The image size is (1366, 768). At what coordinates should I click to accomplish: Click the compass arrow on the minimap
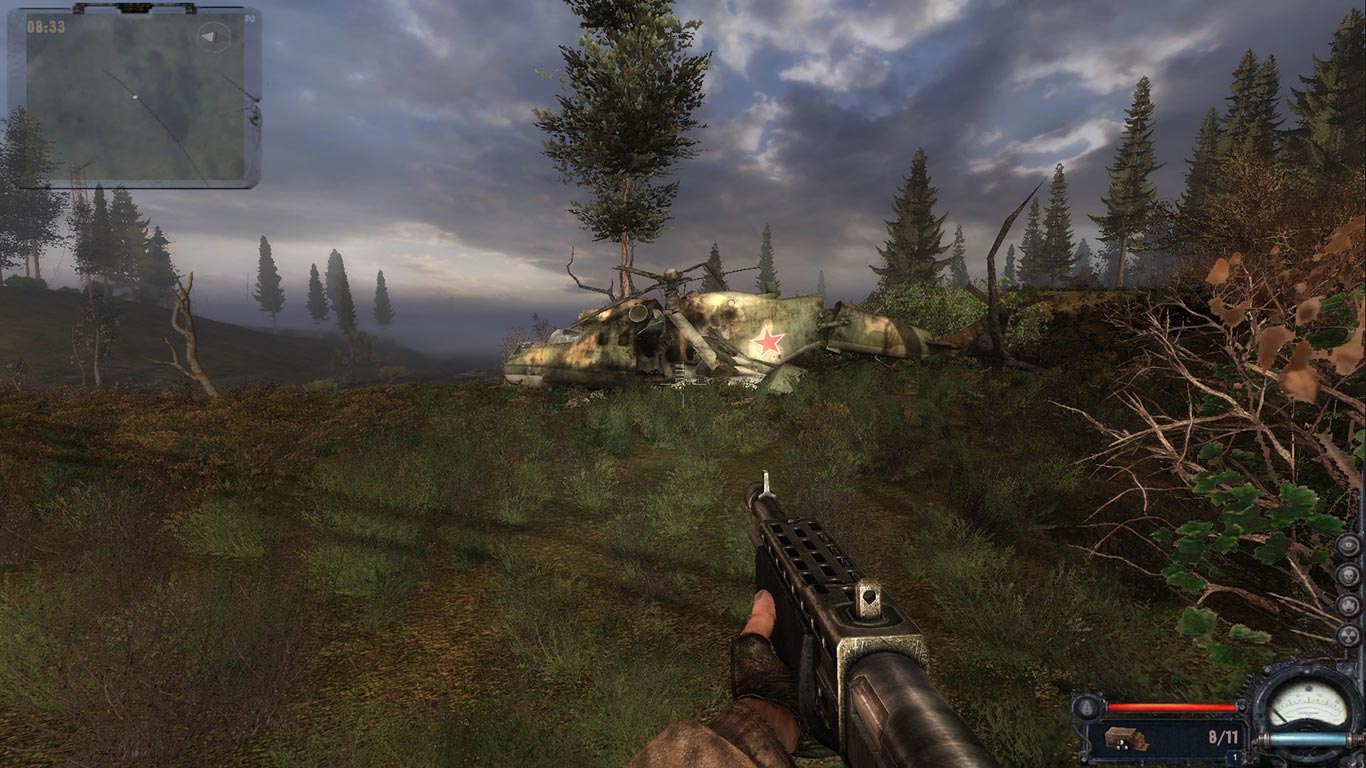click(x=212, y=38)
